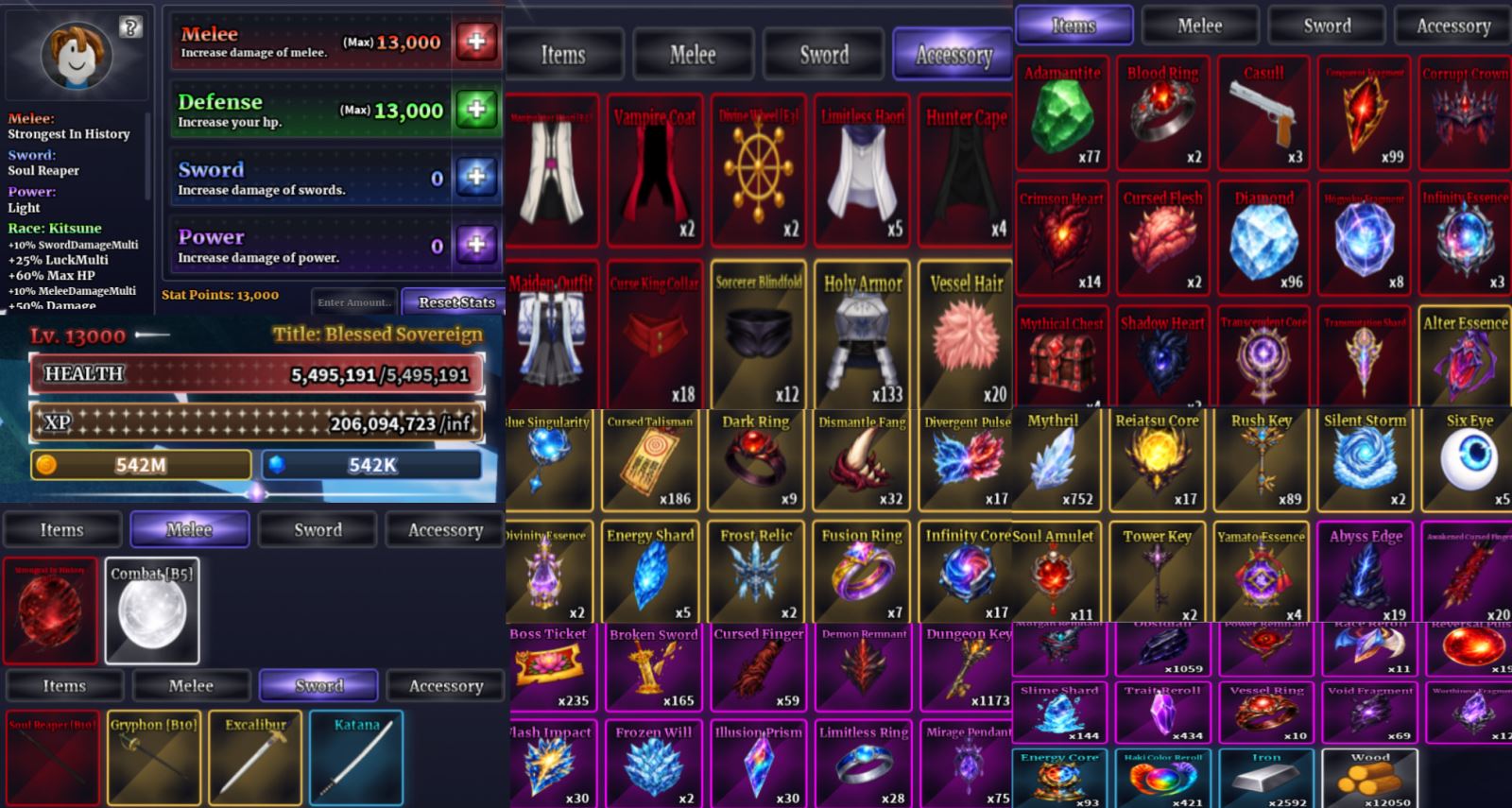Add a point to the Melee stat
Image resolution: width=1512 pixels, height=808 pixels.
pyautogui.click(x=477, y=42)
